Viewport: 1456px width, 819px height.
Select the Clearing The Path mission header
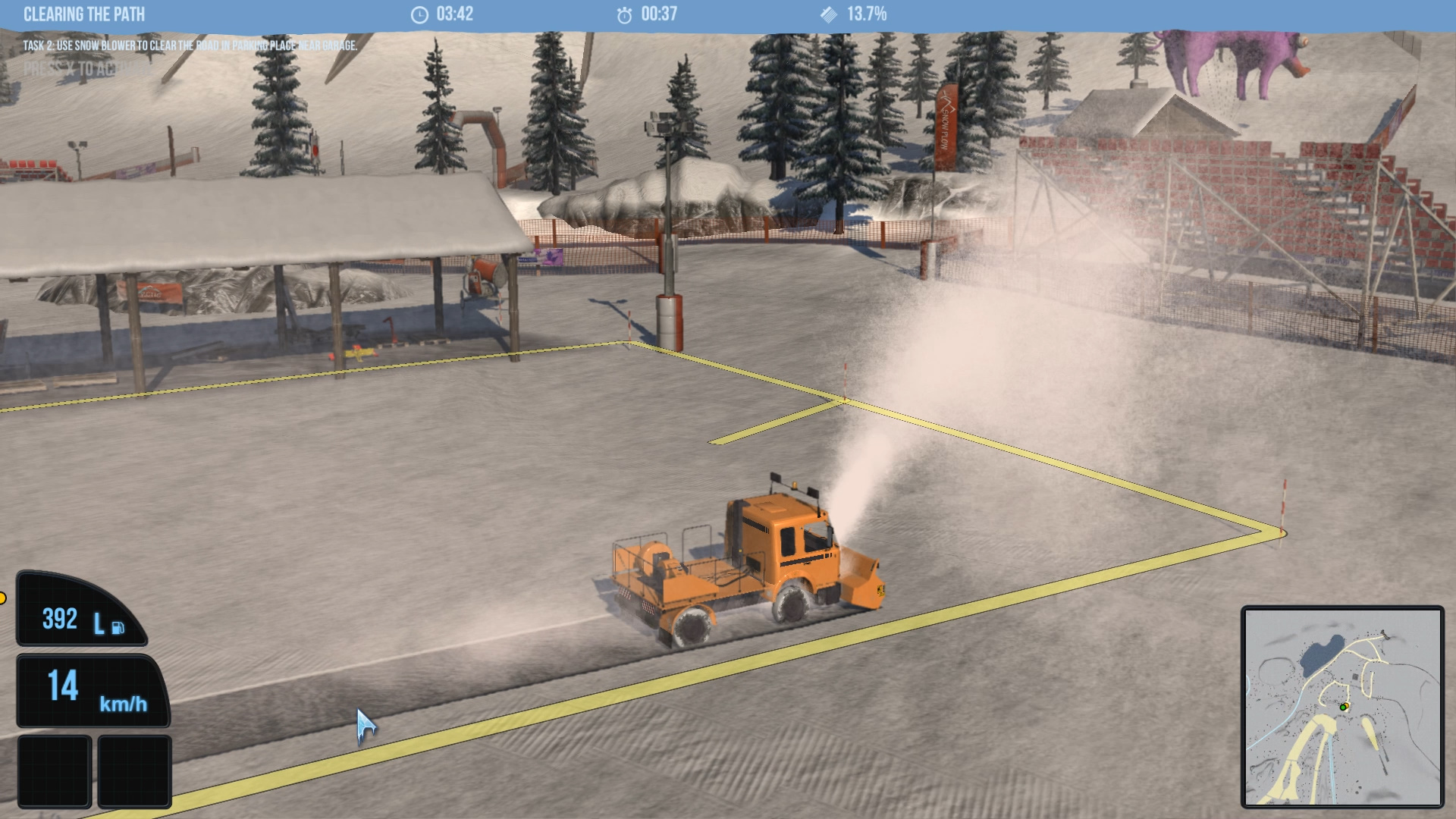pos(85,13)
